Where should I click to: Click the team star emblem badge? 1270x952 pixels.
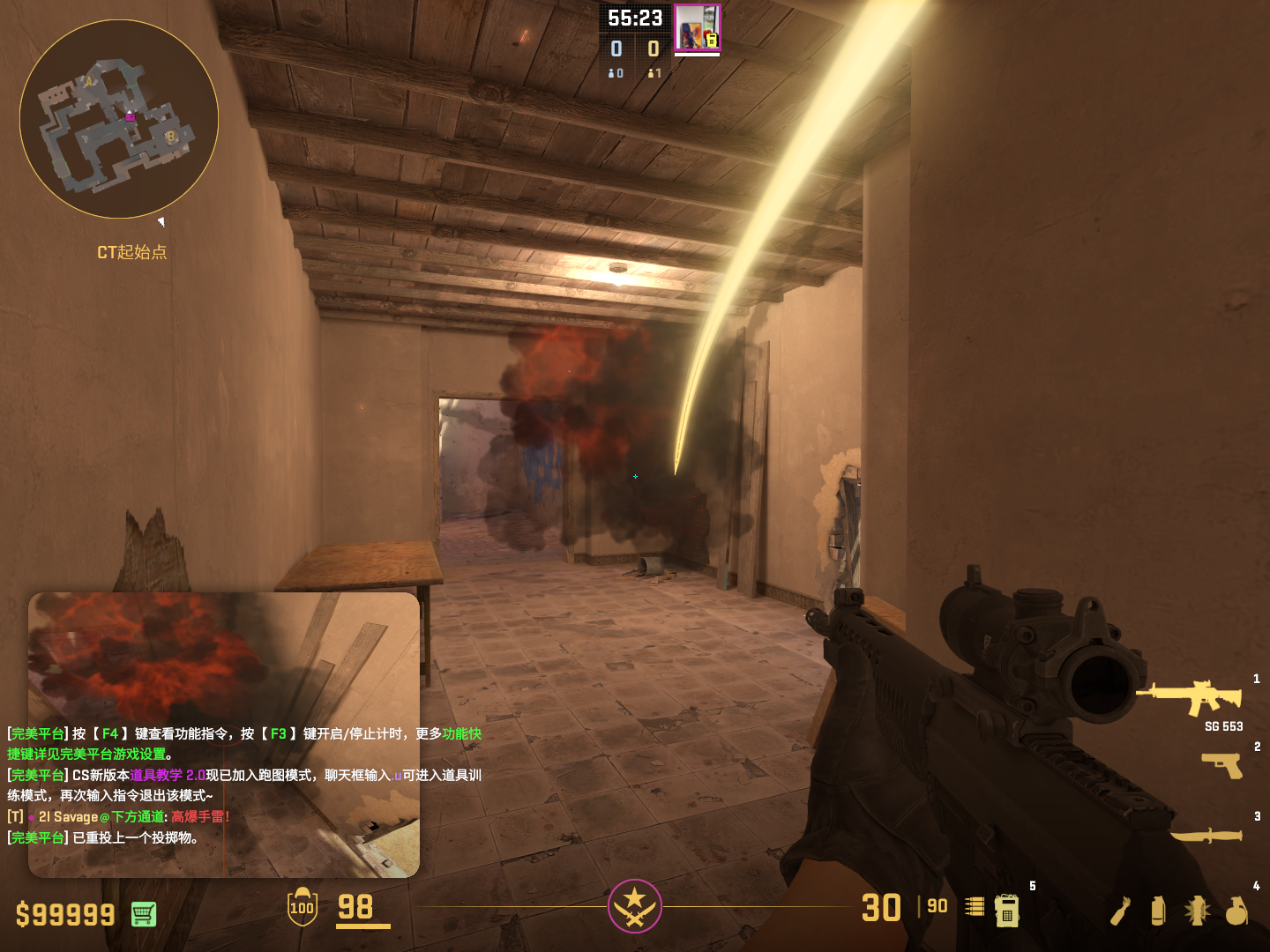point(634,905)
